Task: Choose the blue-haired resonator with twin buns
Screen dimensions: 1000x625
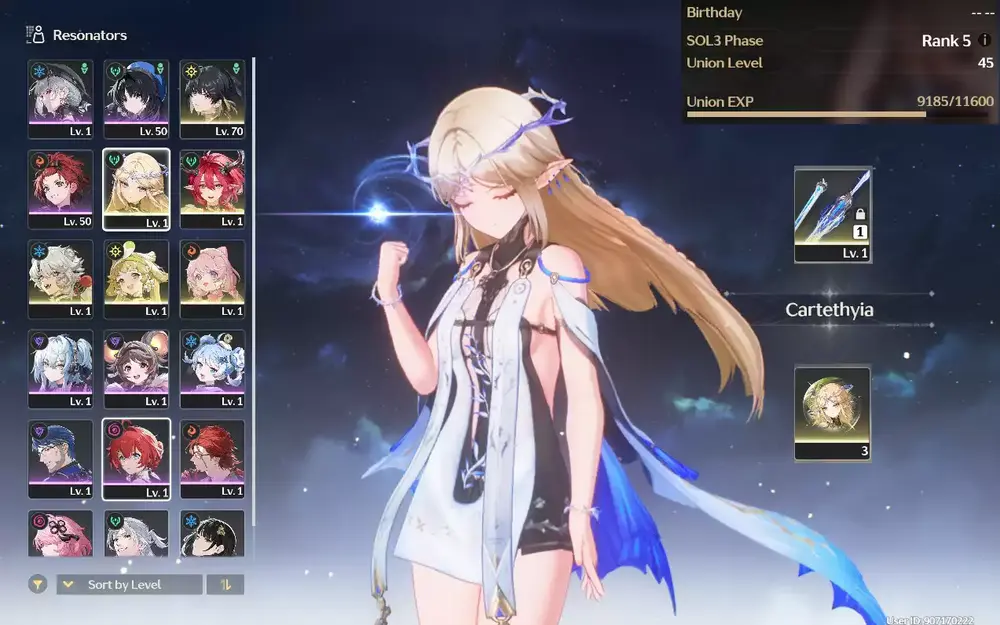Action: pyautogui.click(x=212, y=368)
